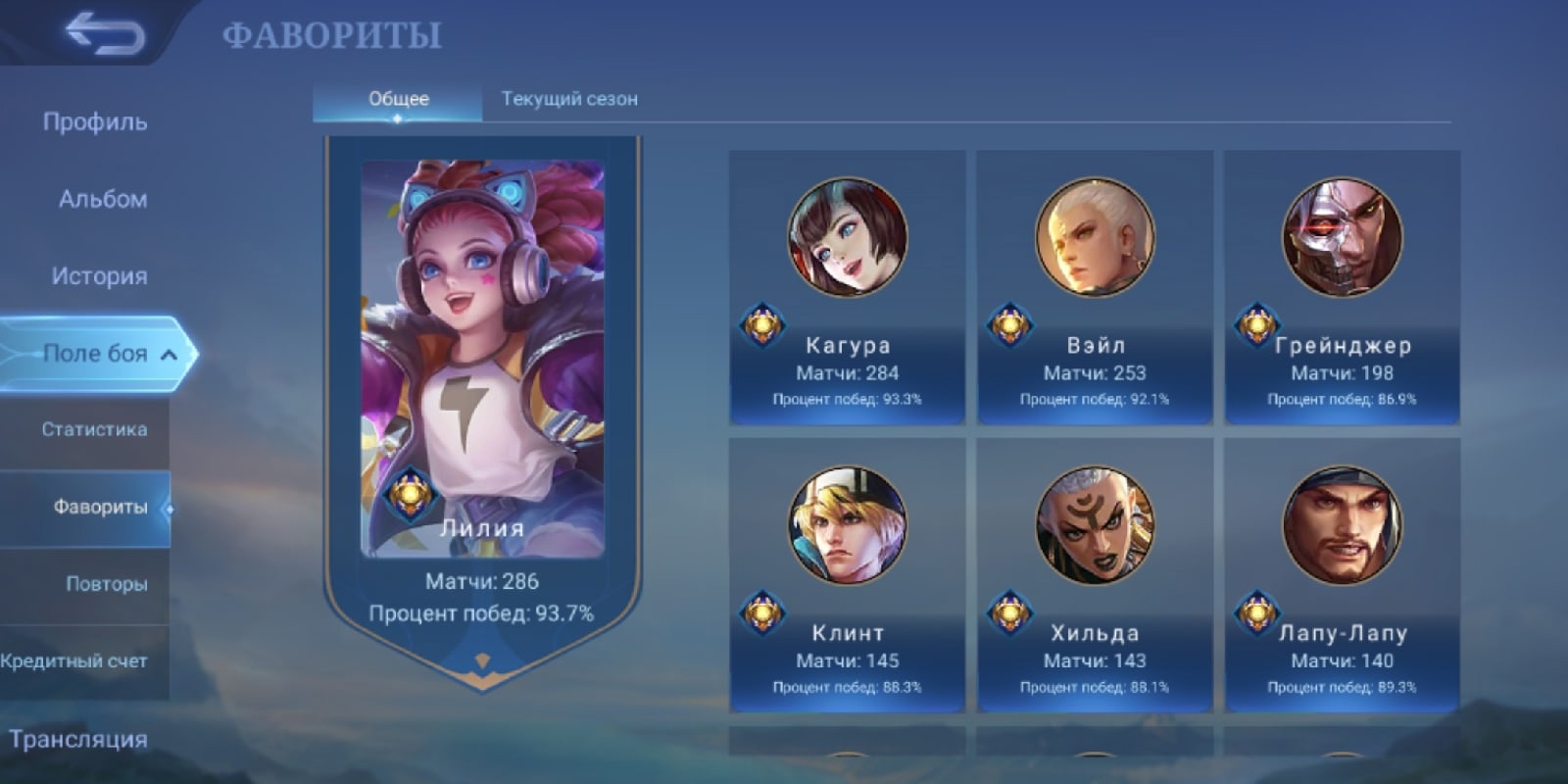Show the История section
1568x784 pixels.
[x=99, y=276]
